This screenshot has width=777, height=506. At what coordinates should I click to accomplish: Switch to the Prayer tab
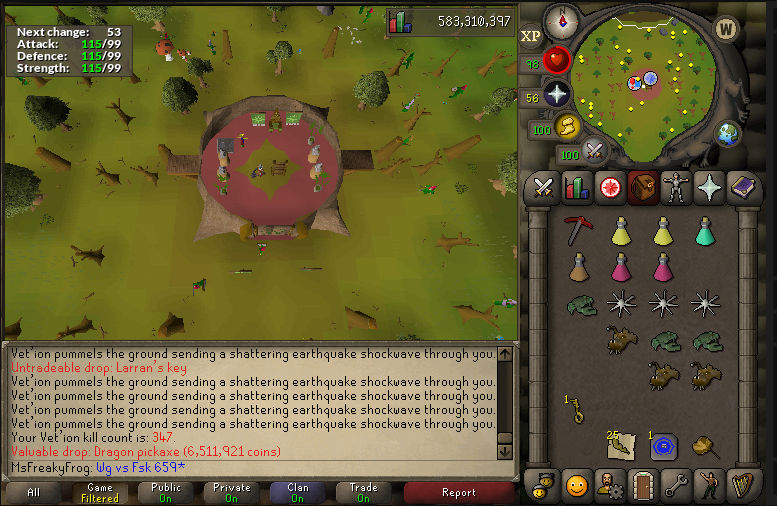[708, 187]
